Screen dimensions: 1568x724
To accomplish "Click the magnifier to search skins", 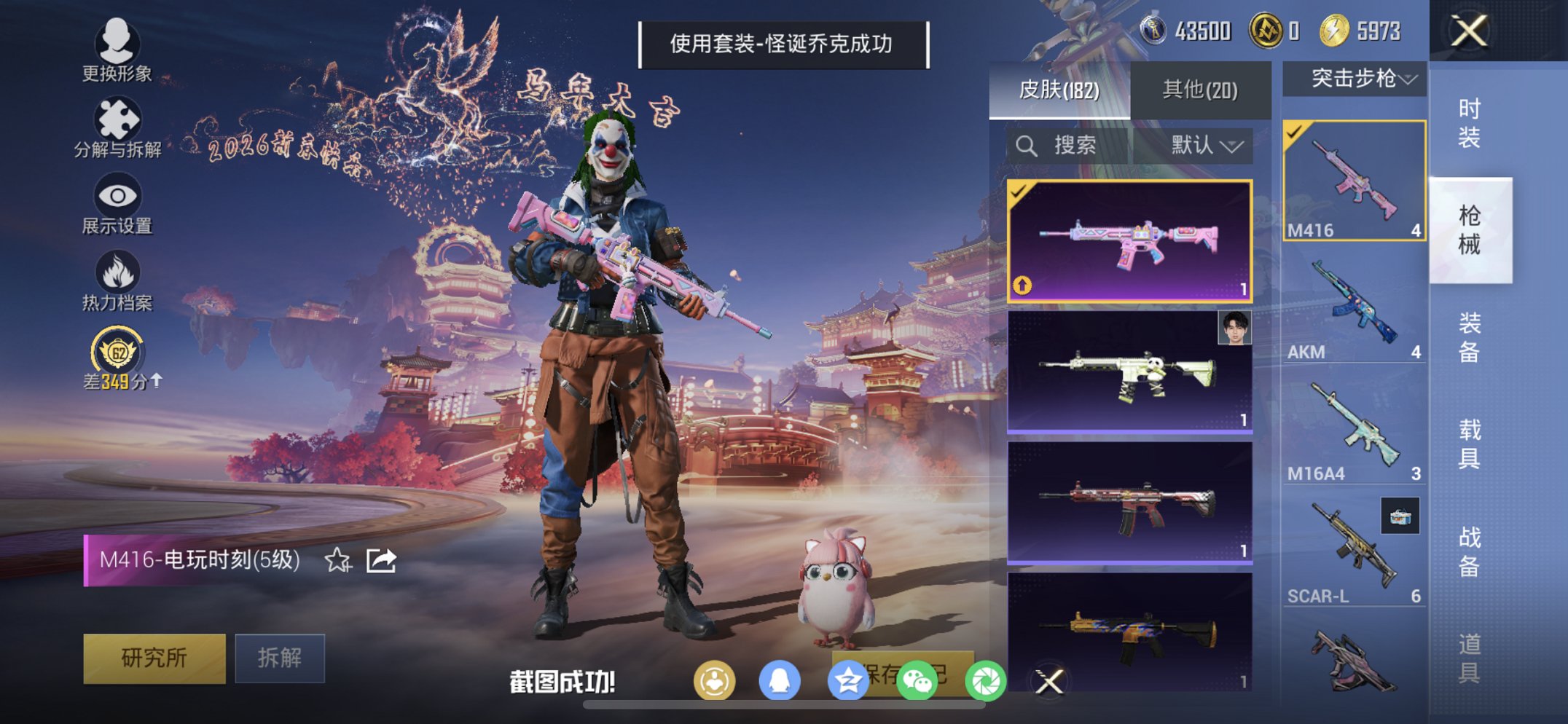I will pos(1027,144).
